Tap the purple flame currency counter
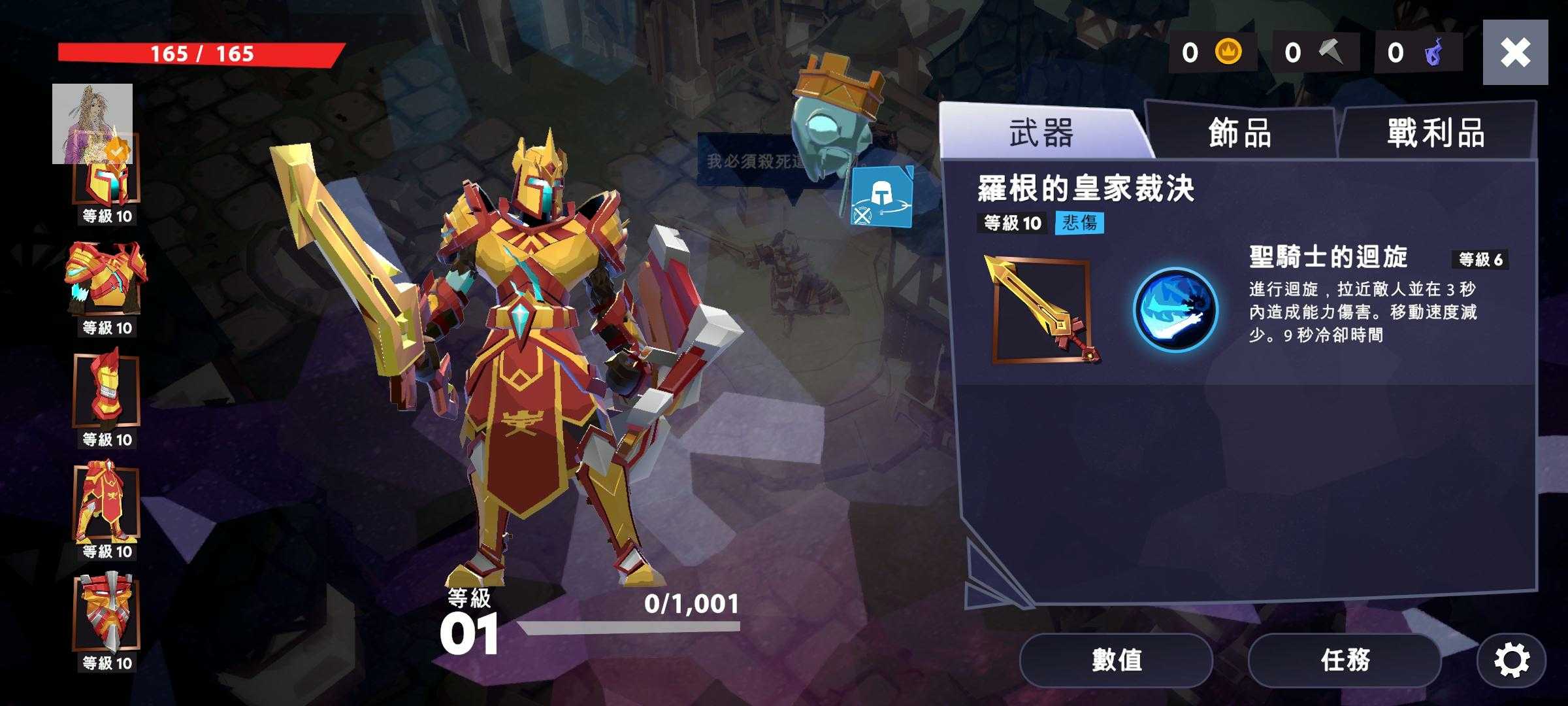 click(x=1418, y=52)
